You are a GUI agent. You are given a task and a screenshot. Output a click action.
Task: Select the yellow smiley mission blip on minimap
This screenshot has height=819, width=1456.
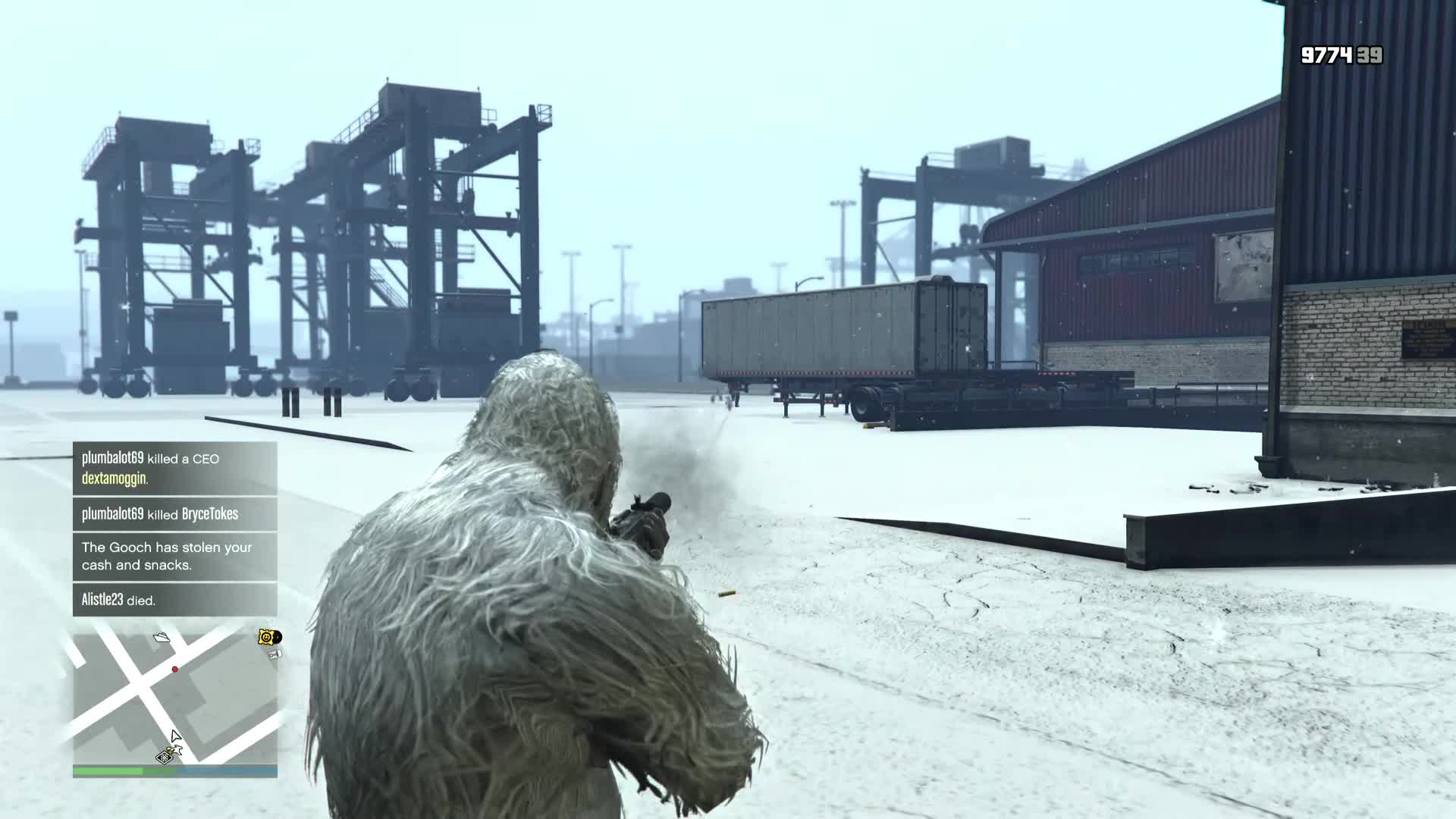265,637
